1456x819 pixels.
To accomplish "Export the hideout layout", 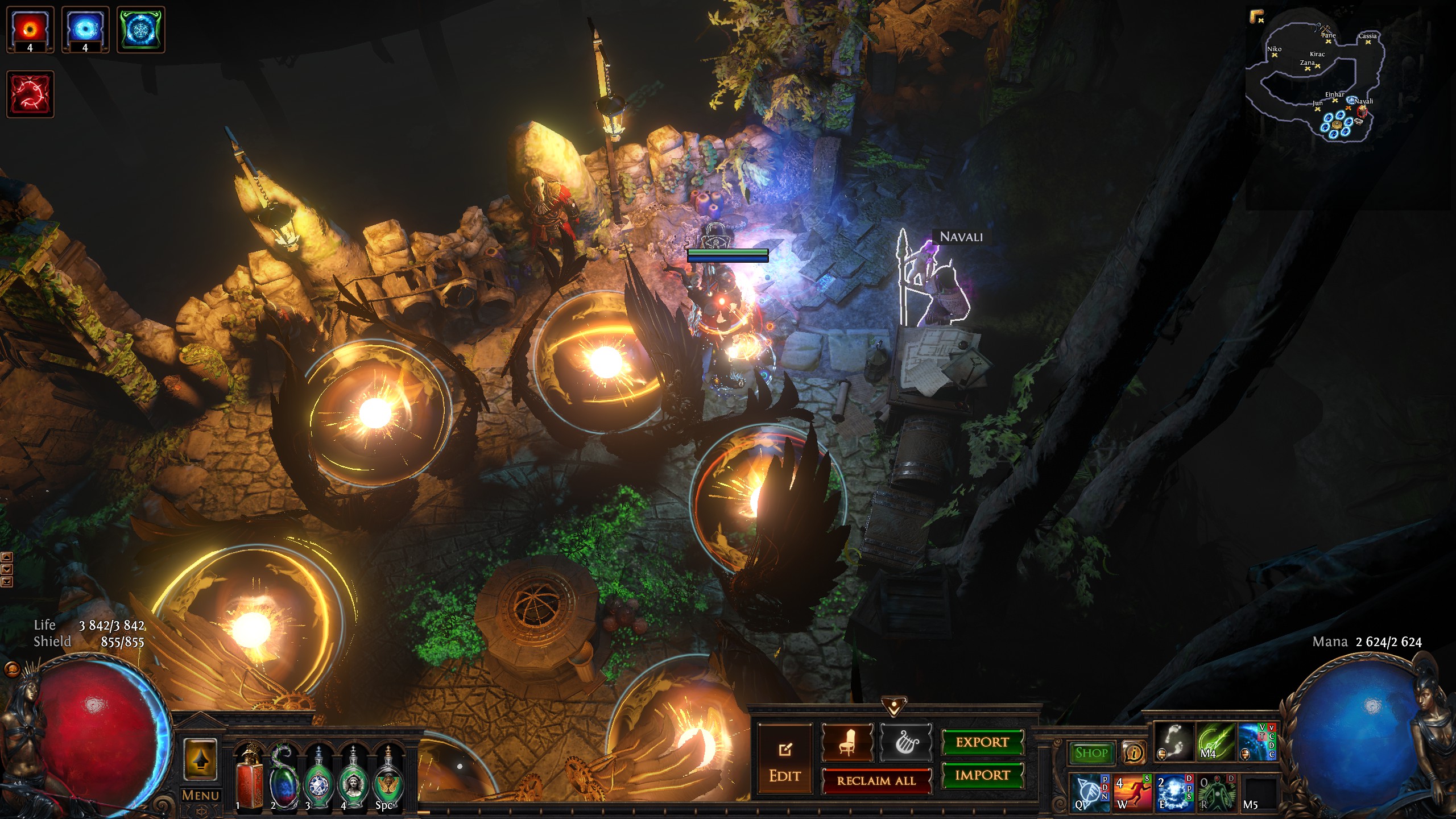I will click(x=982, y=742).
